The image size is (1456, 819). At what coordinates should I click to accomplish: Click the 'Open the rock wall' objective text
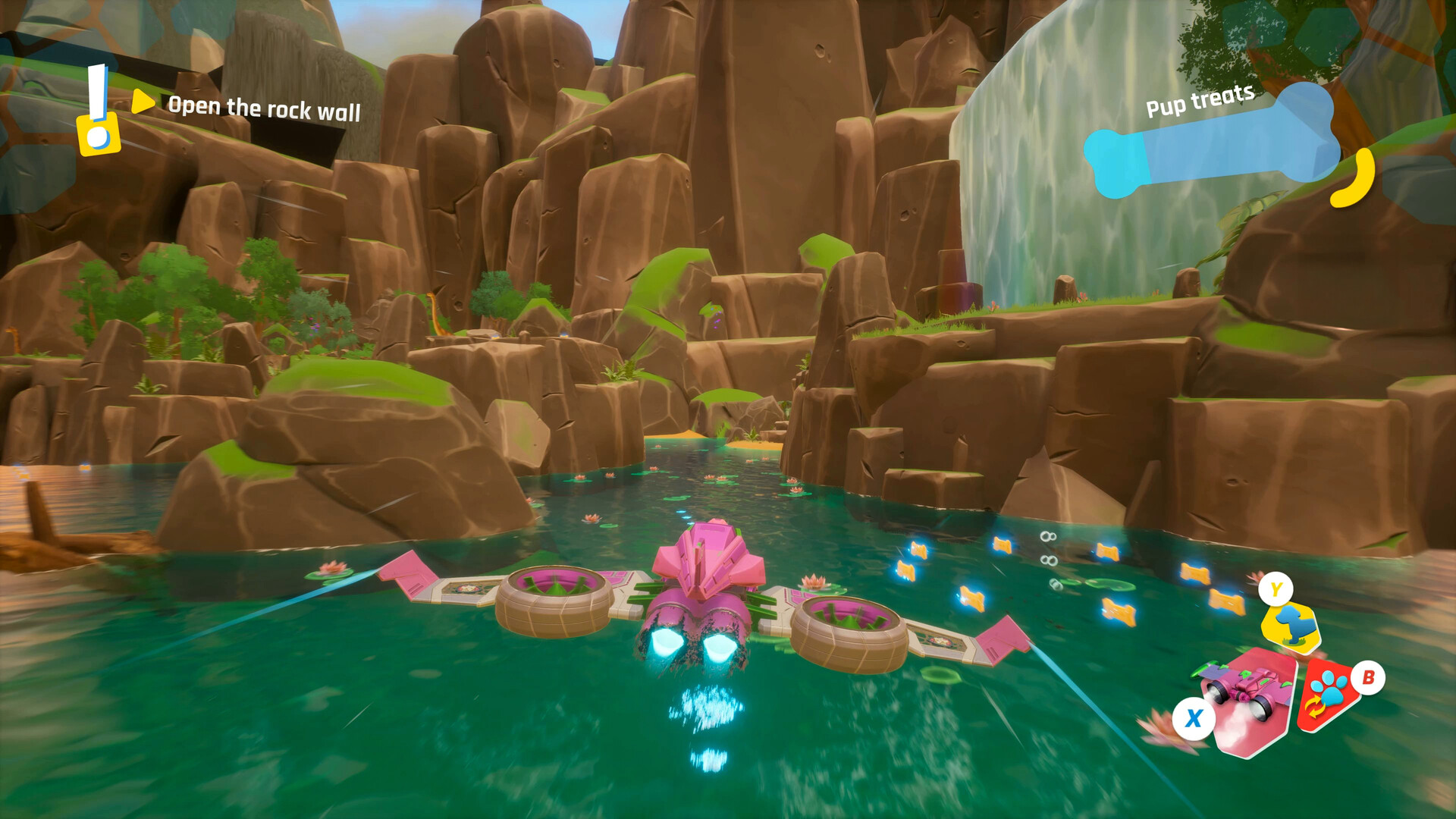265,108
